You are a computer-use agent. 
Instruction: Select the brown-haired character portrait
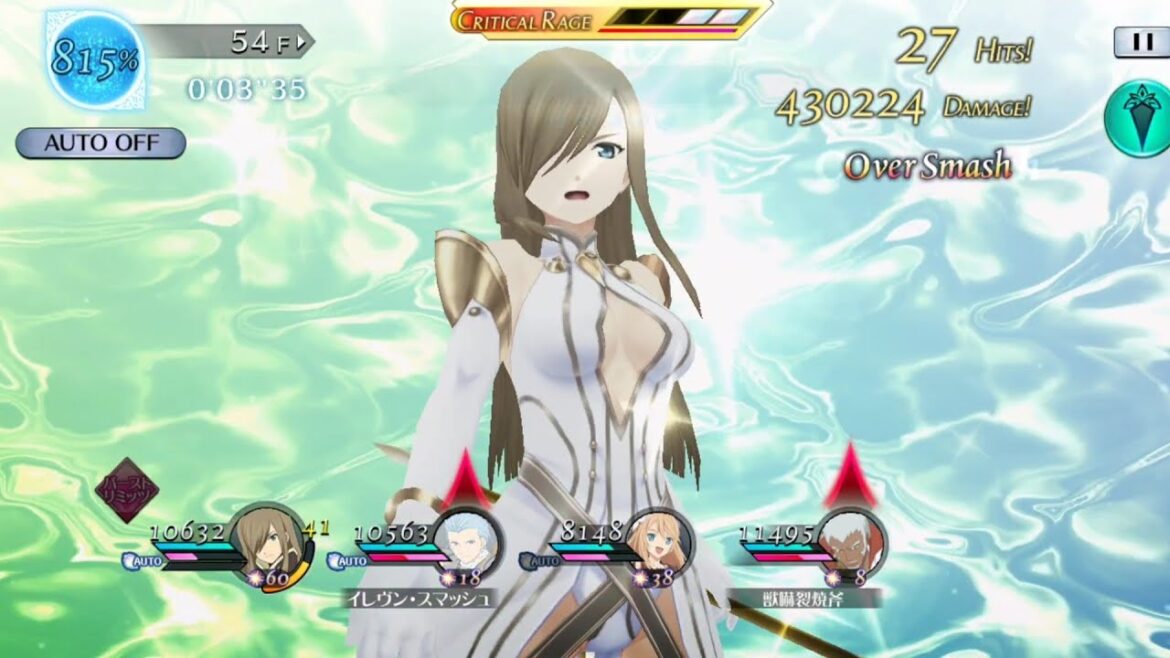tap(266, 540)
